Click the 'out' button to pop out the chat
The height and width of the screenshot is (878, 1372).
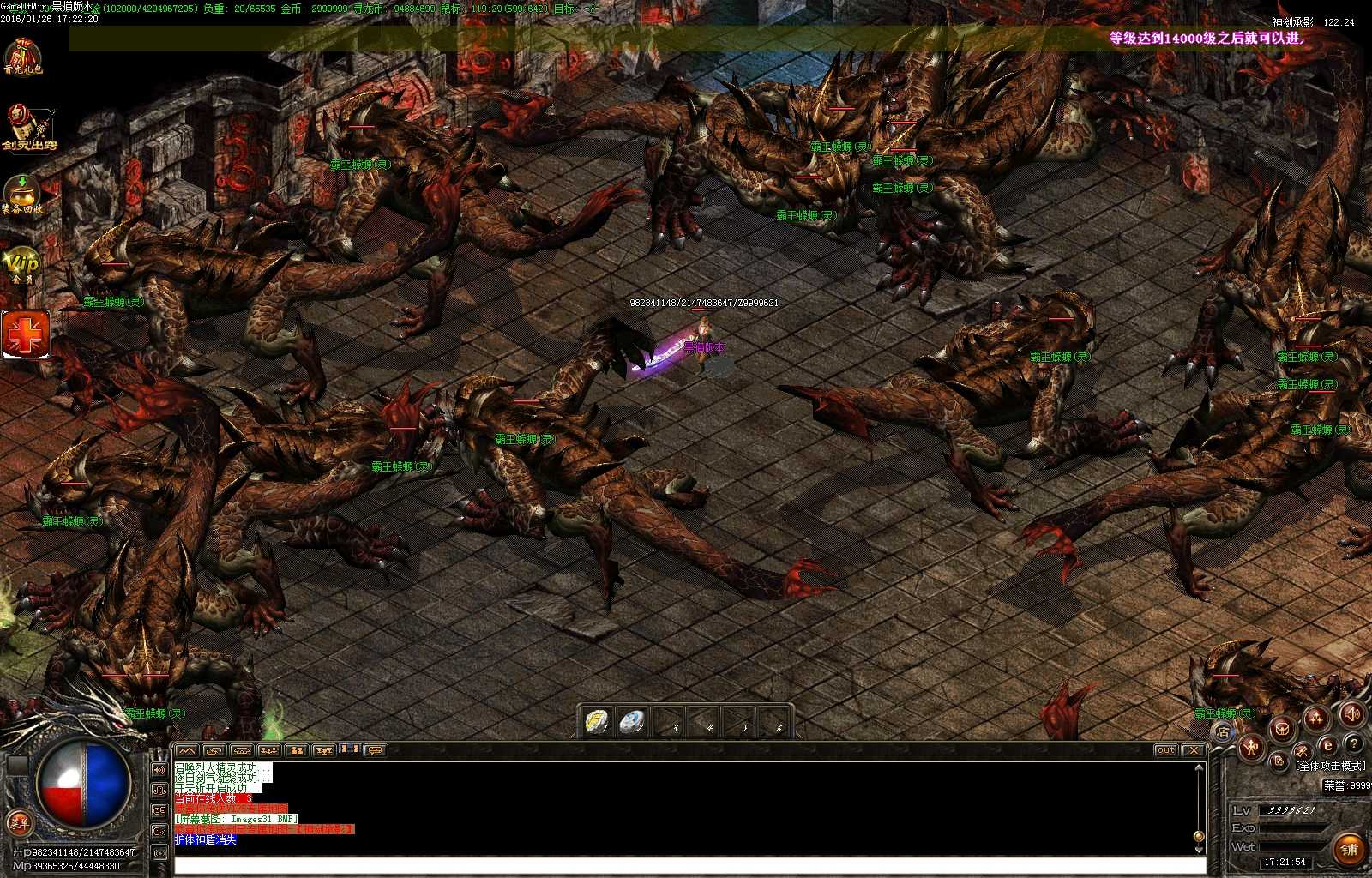click(1167, 749)
